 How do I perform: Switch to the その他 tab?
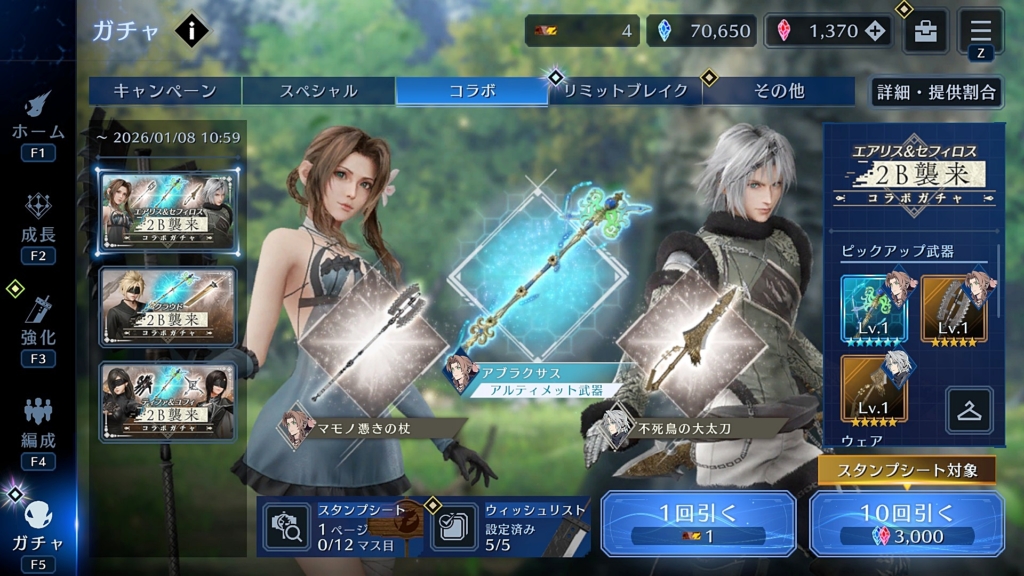[778, 91]
